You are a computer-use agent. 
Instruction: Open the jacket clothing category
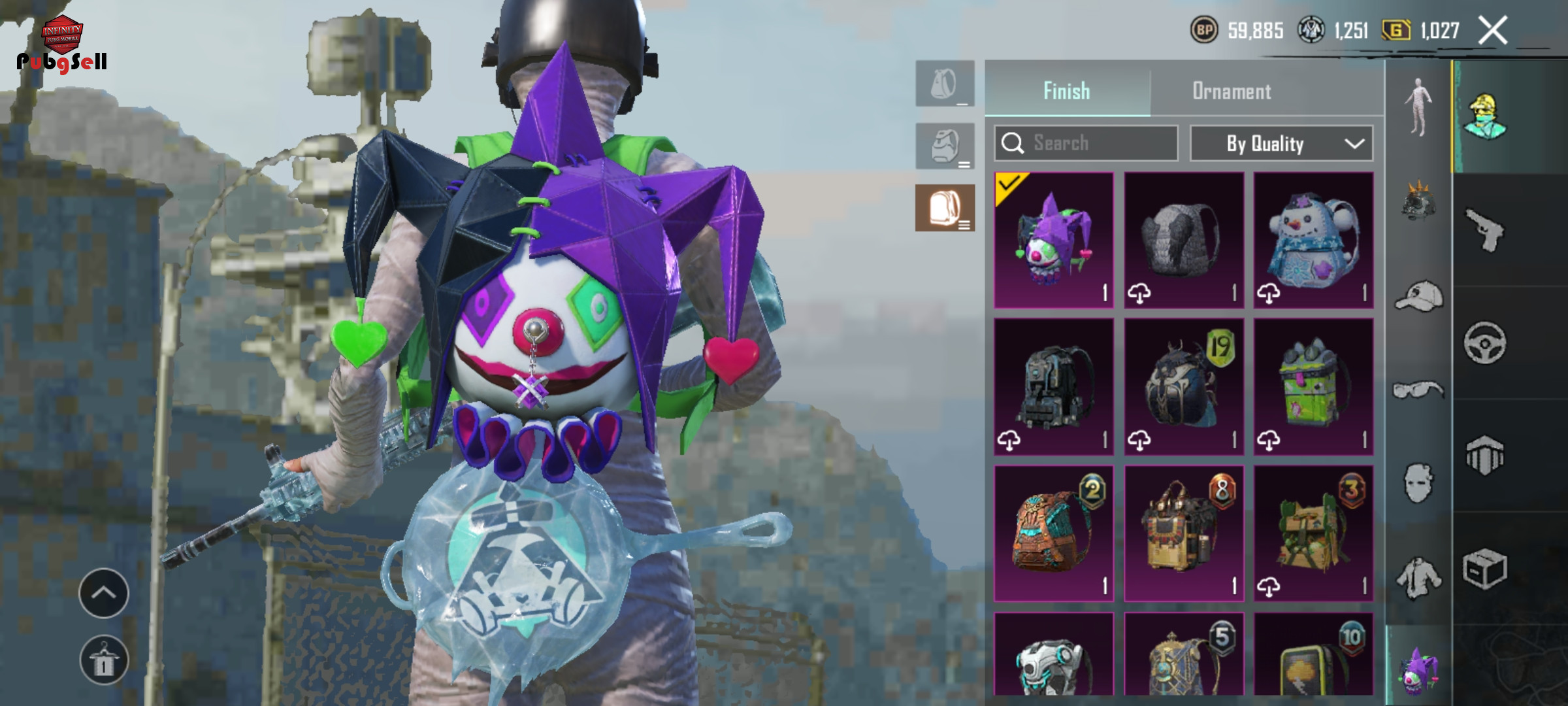[x=1418, y=578]
